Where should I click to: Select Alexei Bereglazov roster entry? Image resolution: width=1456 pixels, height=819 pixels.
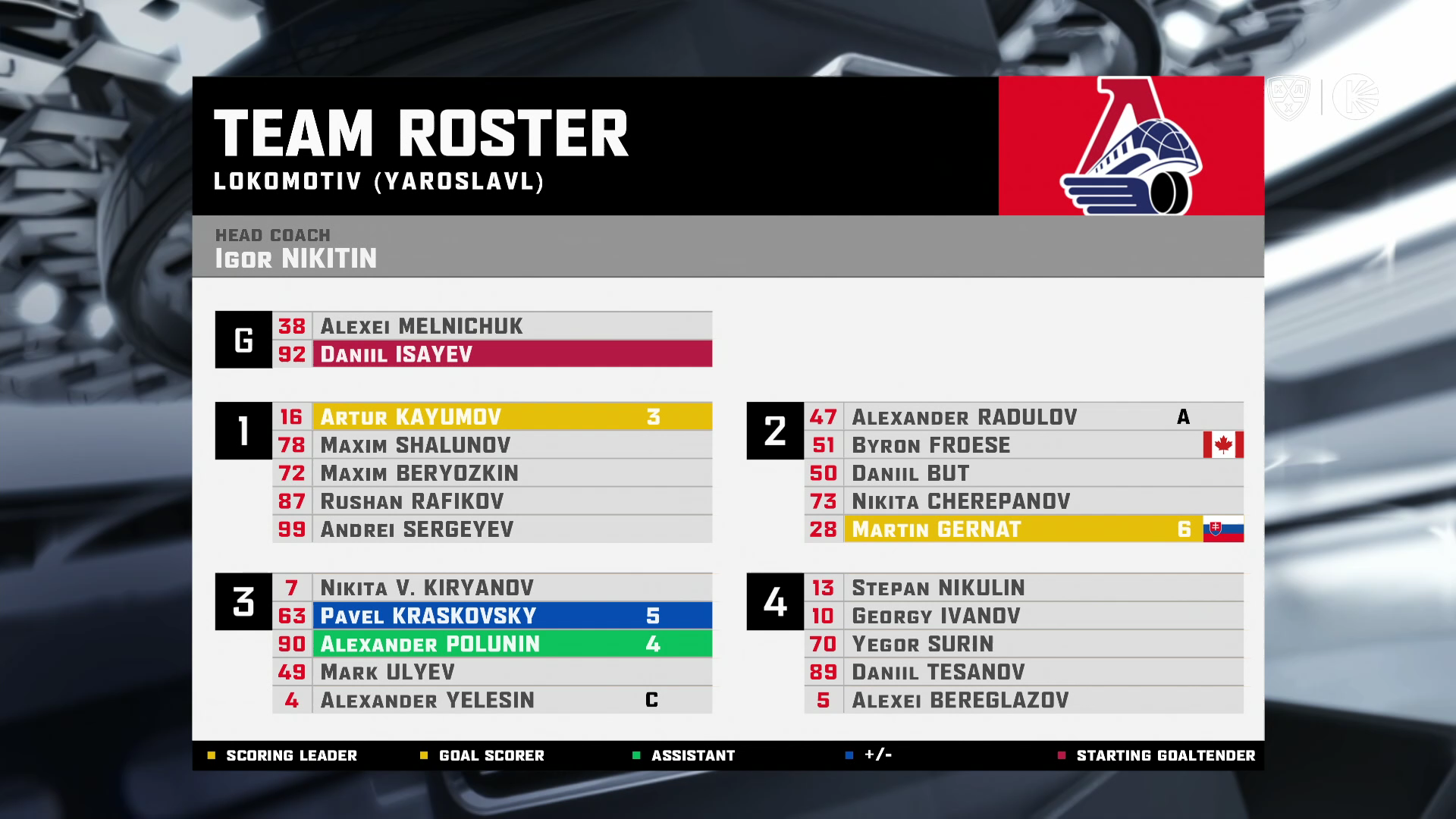[1024, 700]
